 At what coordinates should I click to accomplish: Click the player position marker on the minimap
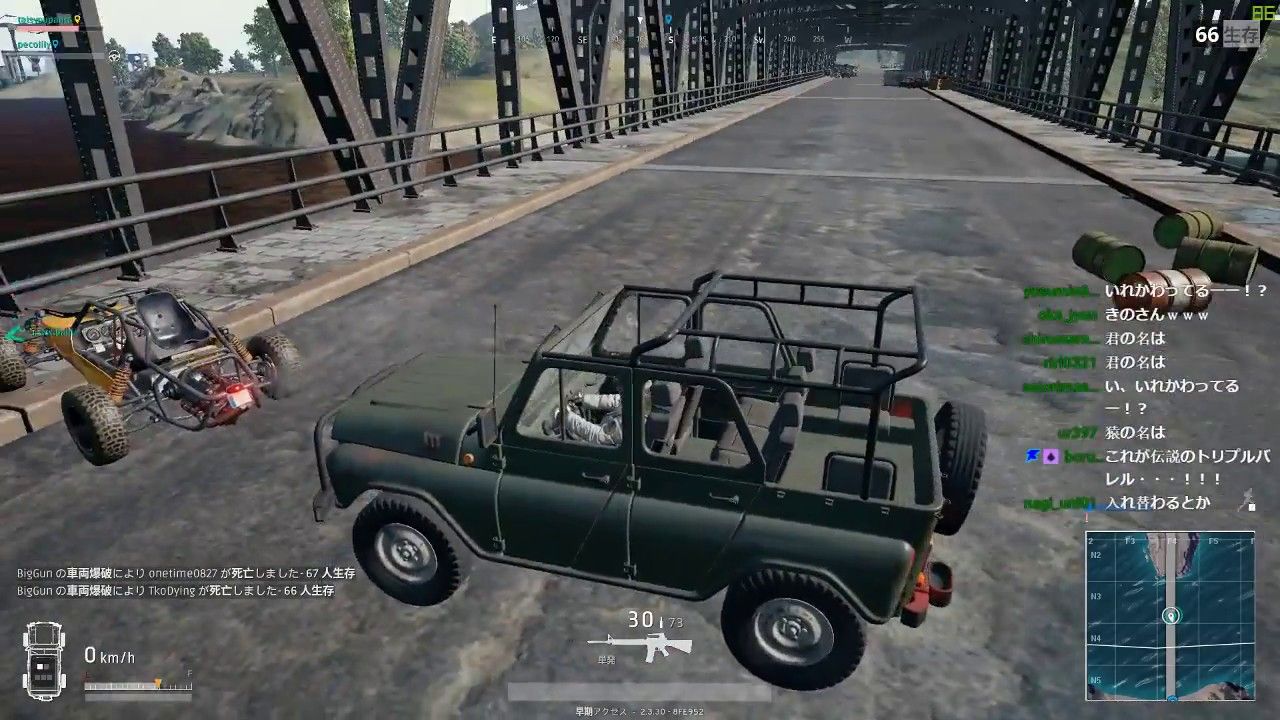tap(1171, 615)
